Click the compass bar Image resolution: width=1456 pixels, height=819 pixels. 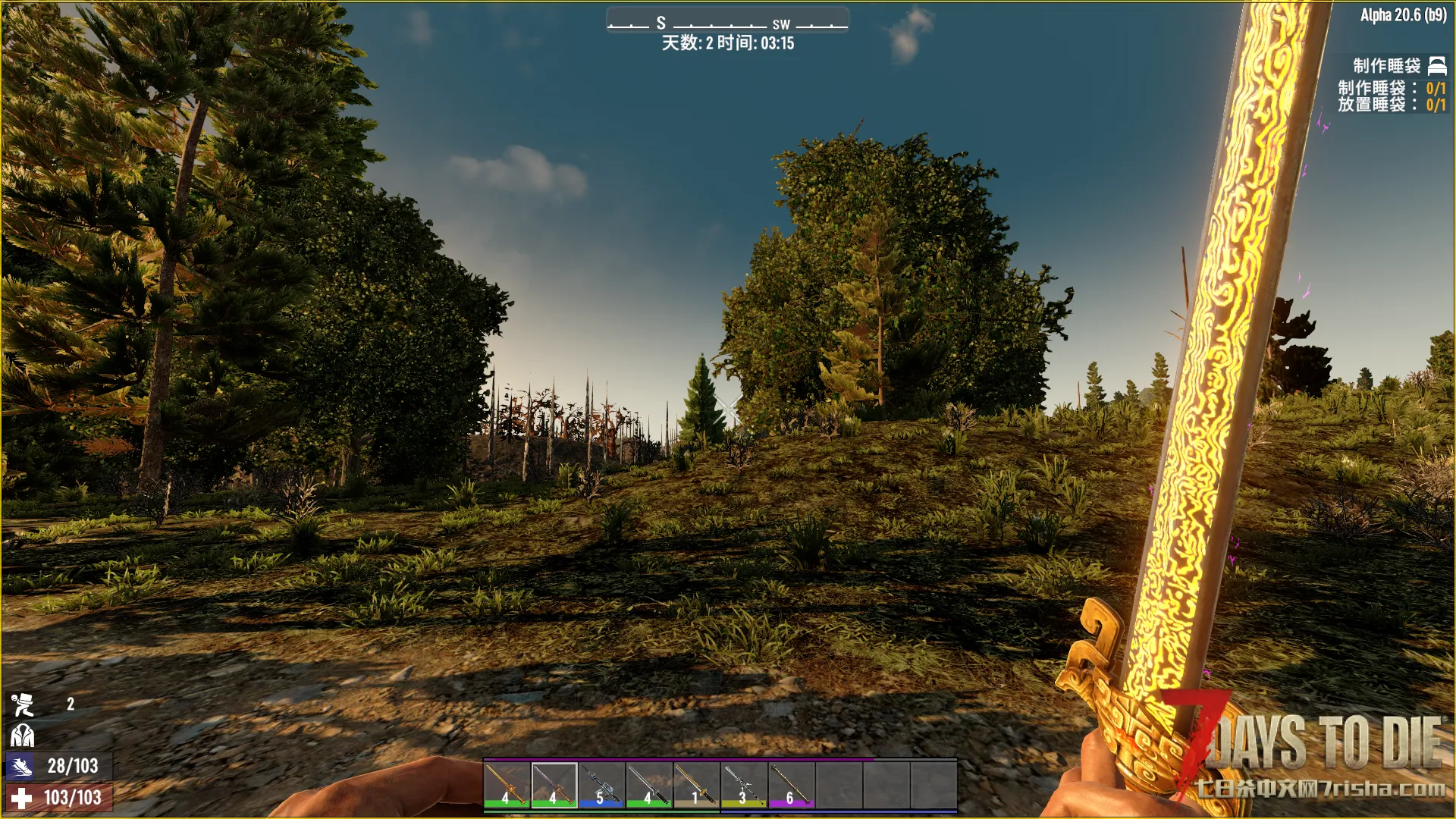(727, 24)
